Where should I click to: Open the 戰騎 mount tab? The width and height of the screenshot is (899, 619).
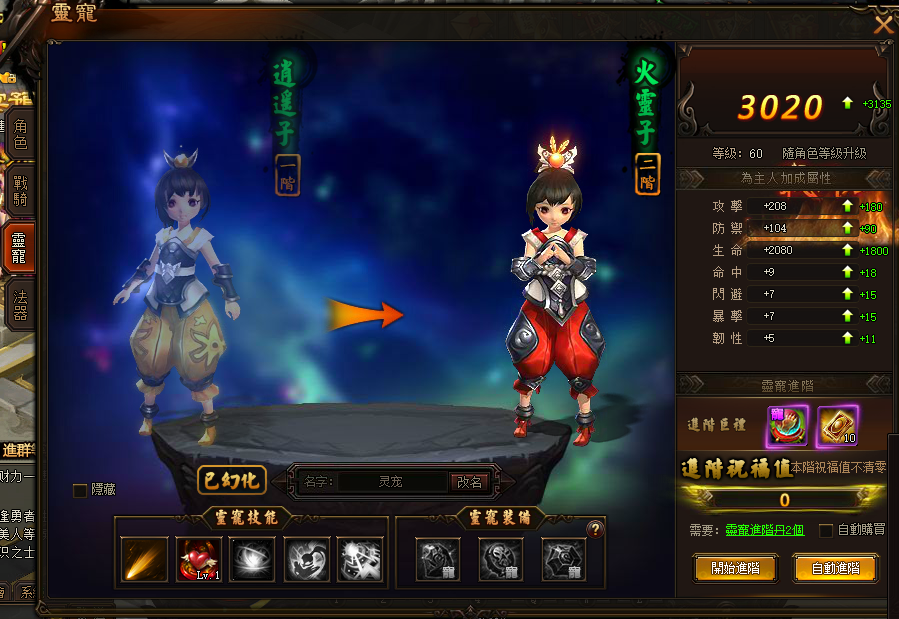pos(19,191)
